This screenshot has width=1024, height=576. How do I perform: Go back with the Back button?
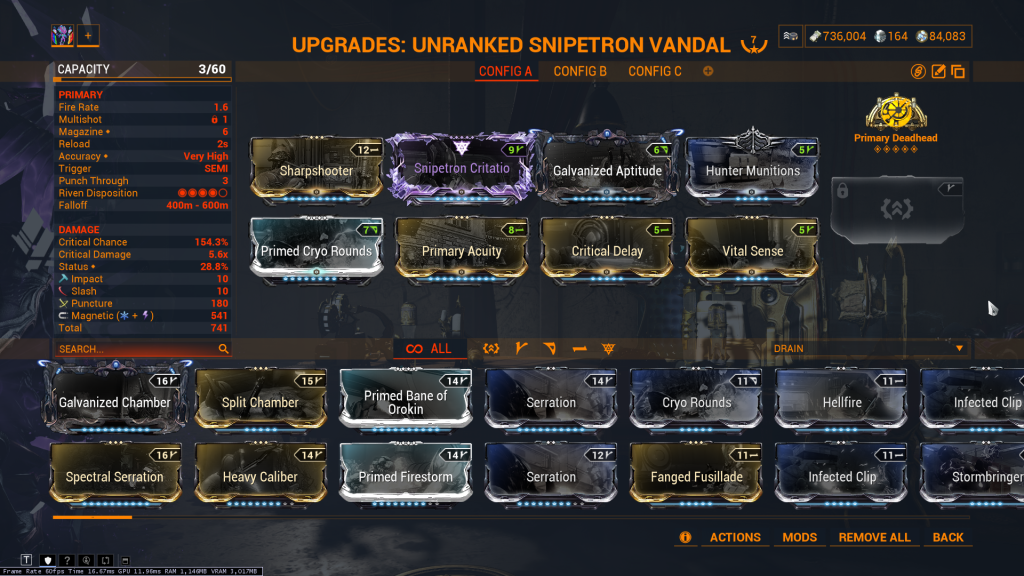pos(948,537)
